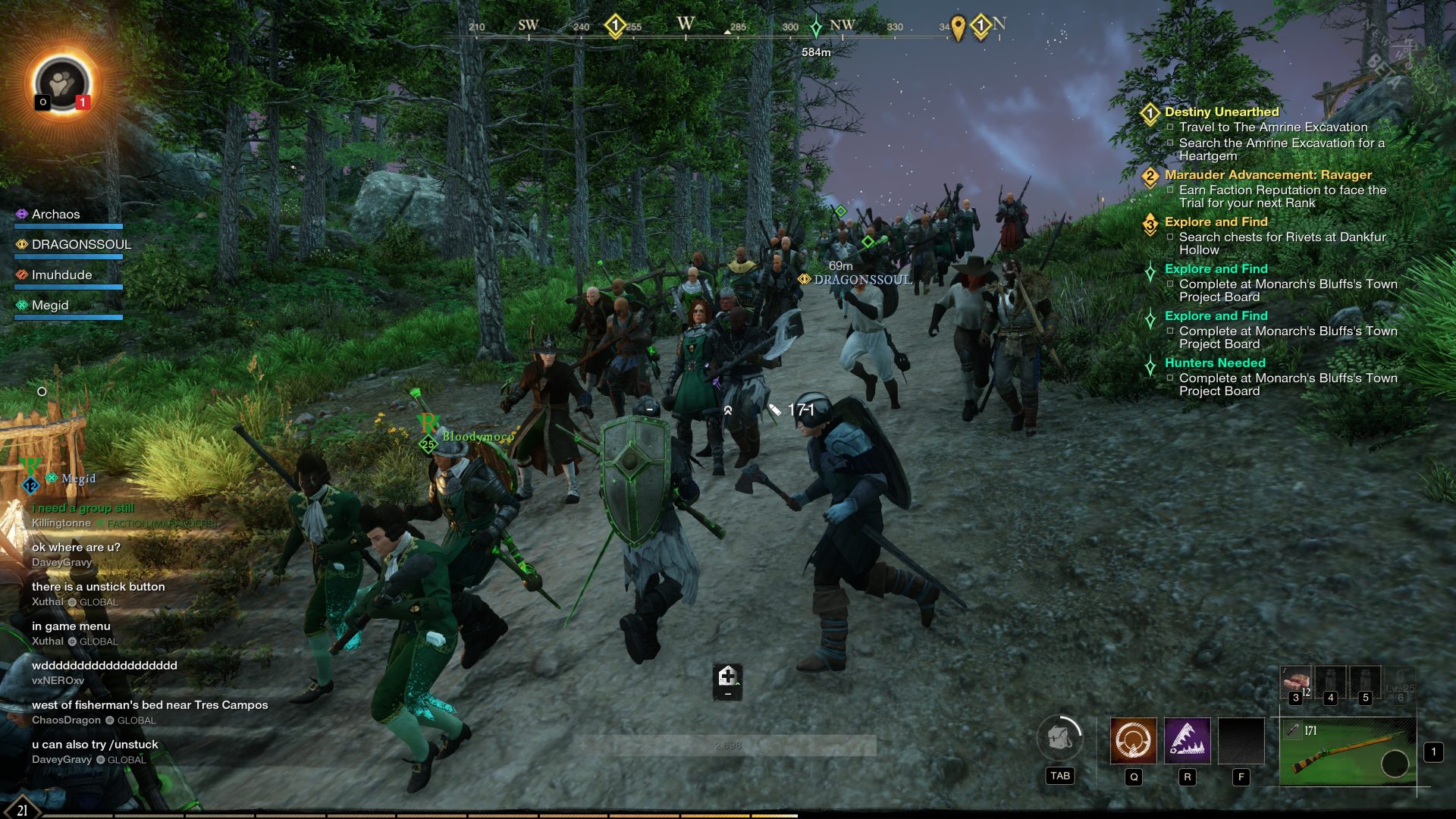This screenshot has height=819, width=1456.
Task: Select group member Megid in party list
Action: click(50, 306)
